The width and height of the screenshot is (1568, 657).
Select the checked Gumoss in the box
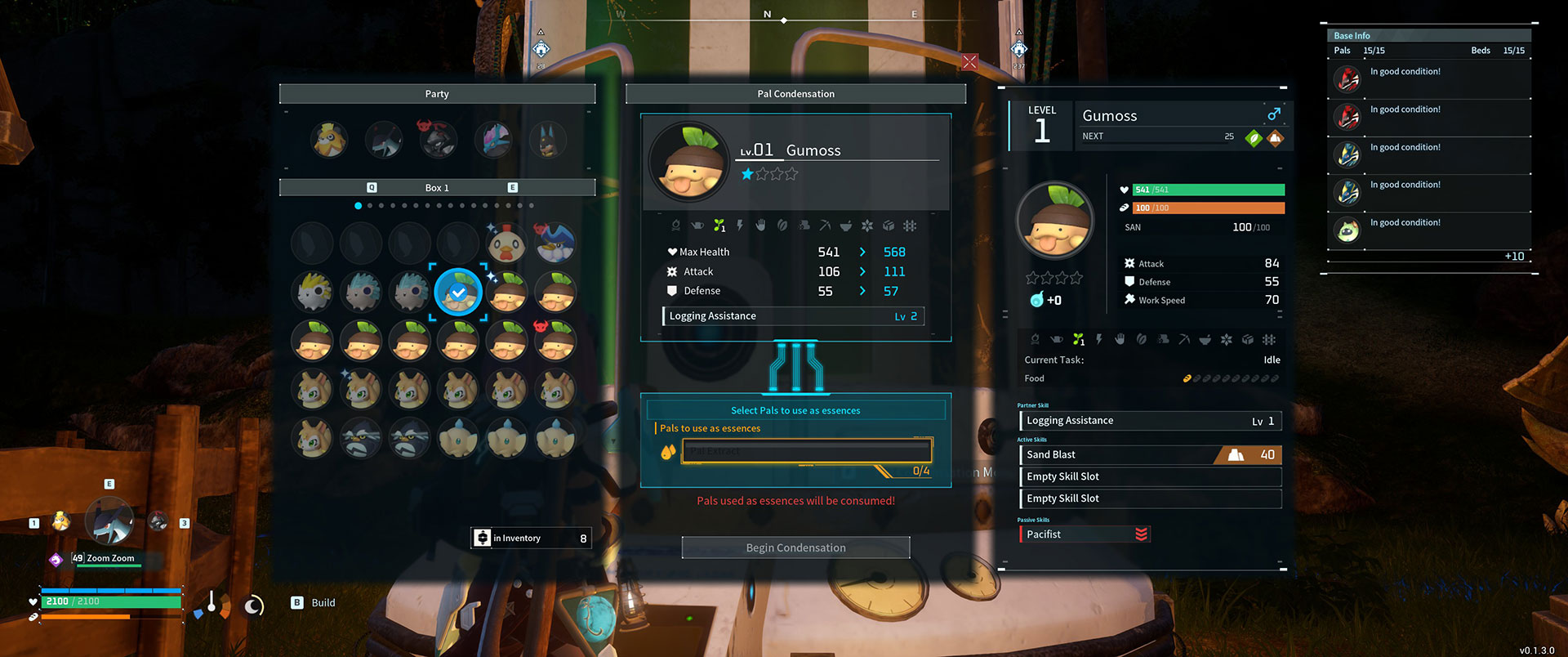click(x=458, y=292)
